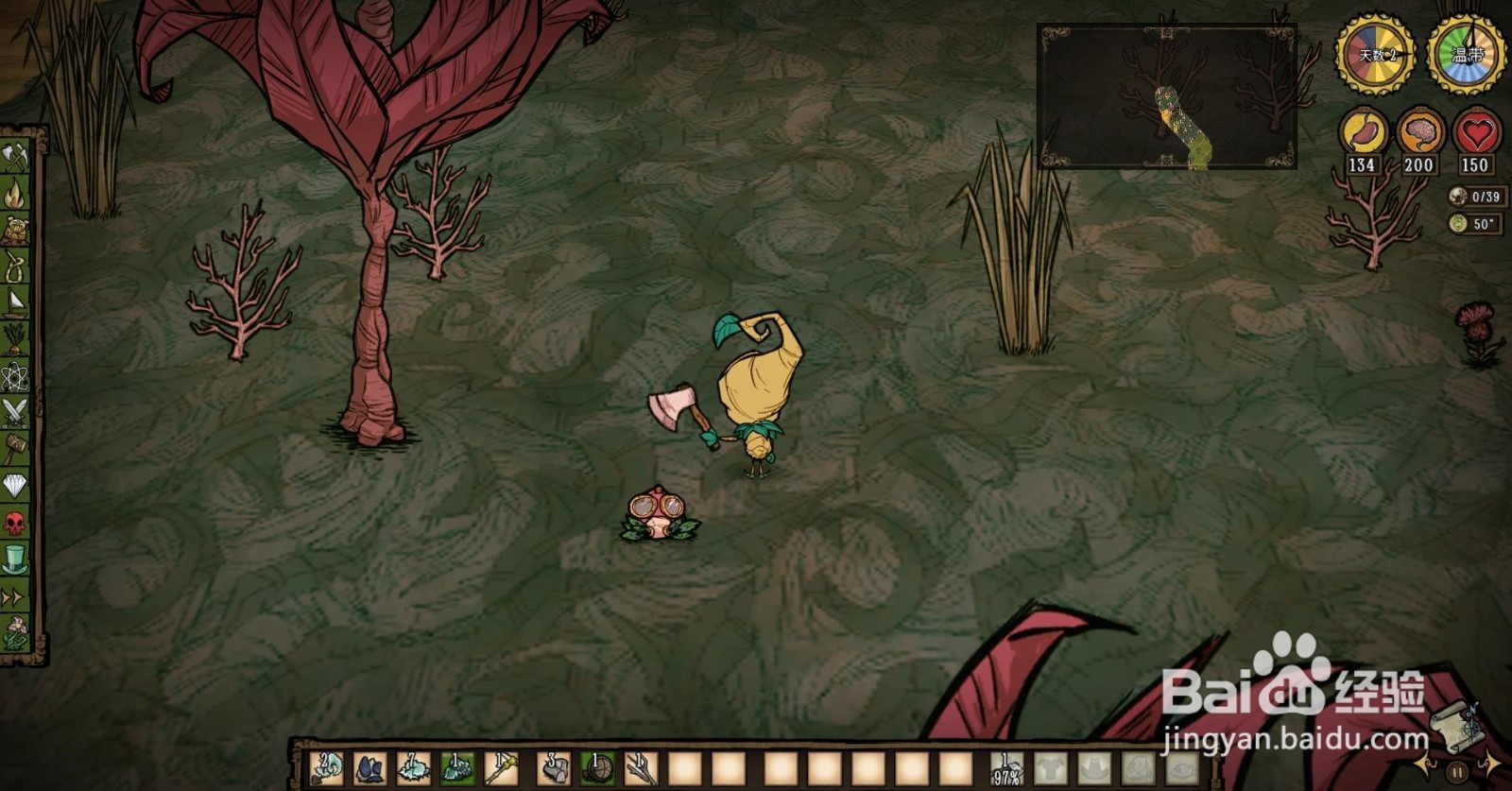The height and width of the screenshot is (791, 1512).
Task: Open the green top hat Dress tab
Action: coord(15,559)
